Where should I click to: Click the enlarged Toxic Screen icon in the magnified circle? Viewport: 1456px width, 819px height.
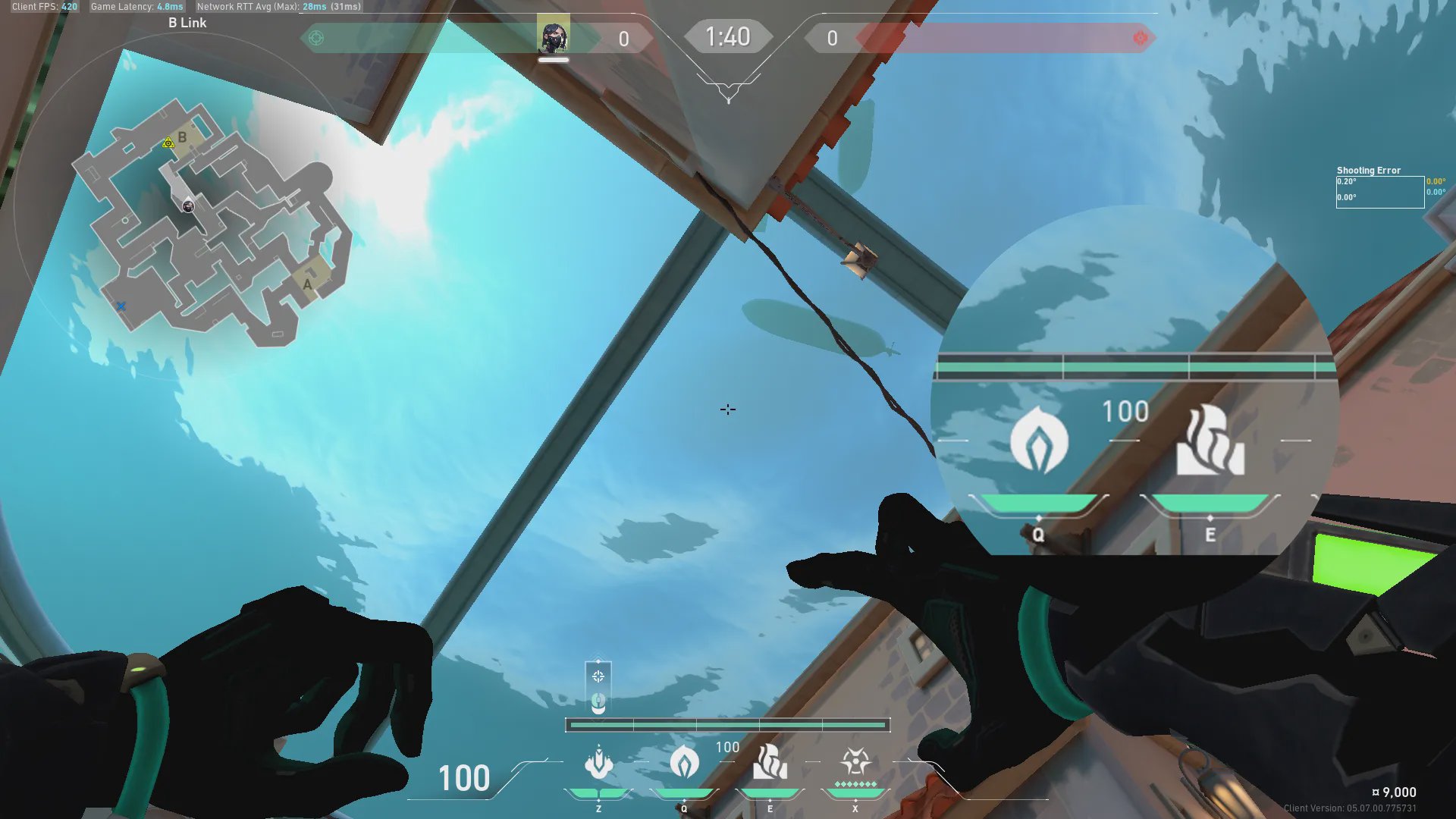(x=1210, y=440)
